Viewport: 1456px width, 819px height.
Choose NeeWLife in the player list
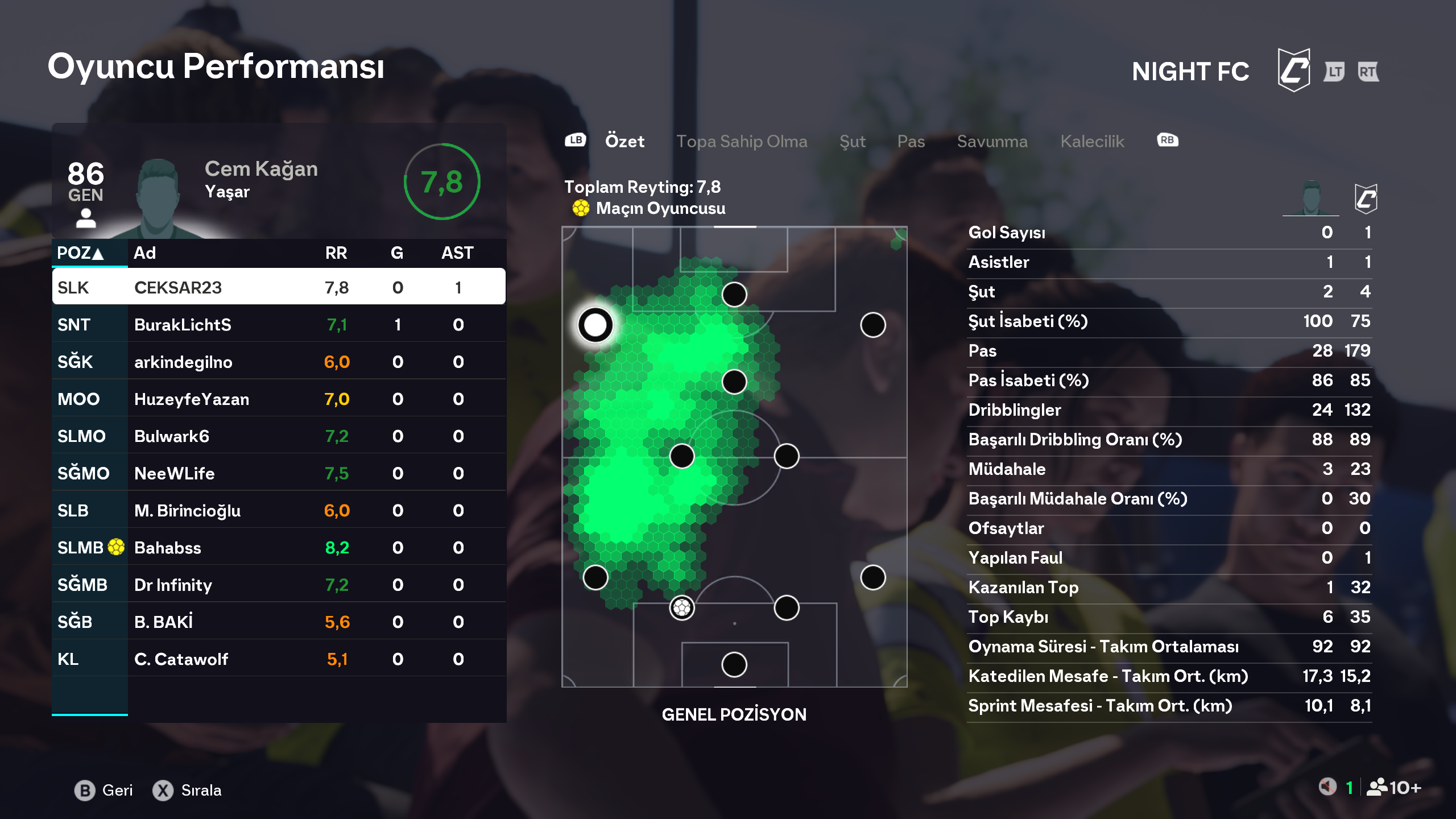pyautogui.click(x=279, y=473)
